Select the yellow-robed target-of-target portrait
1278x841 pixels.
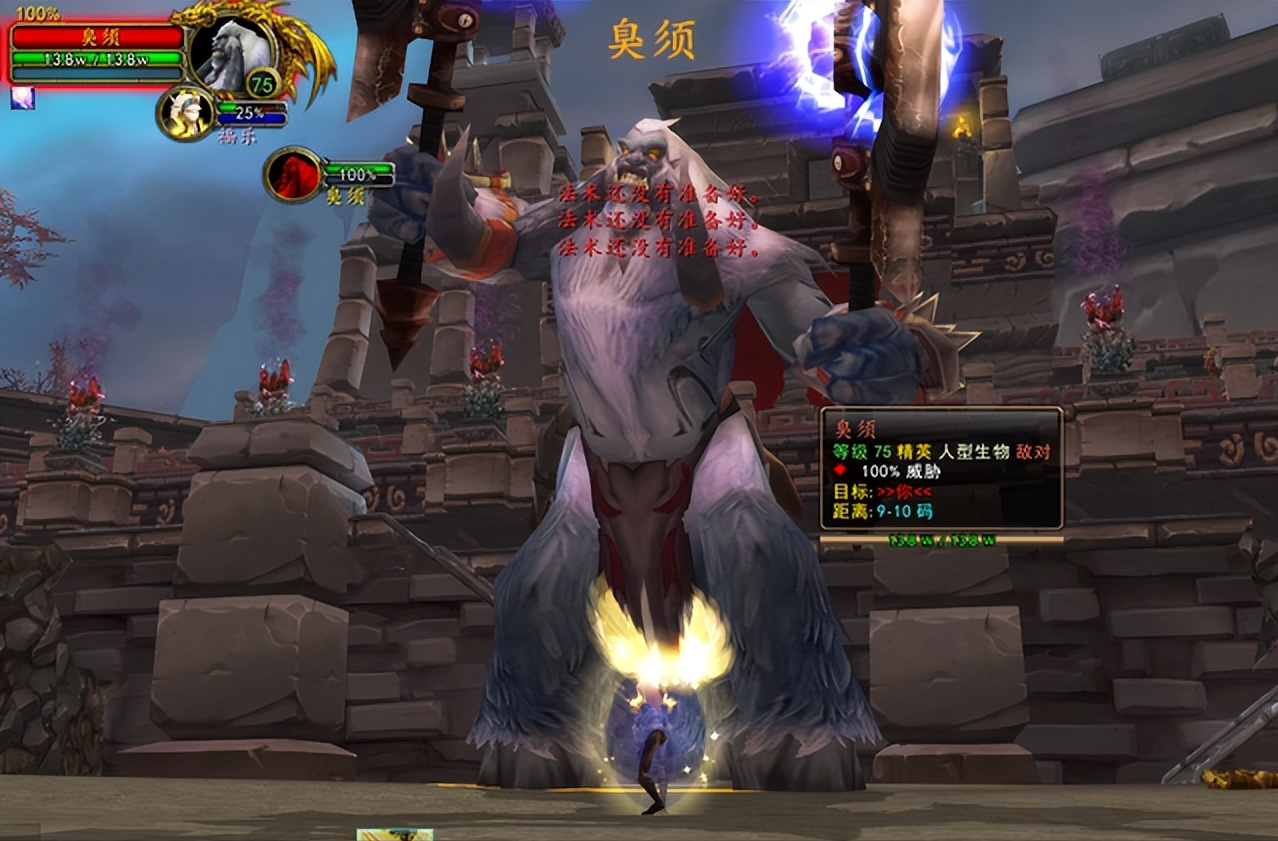[186, 113]
